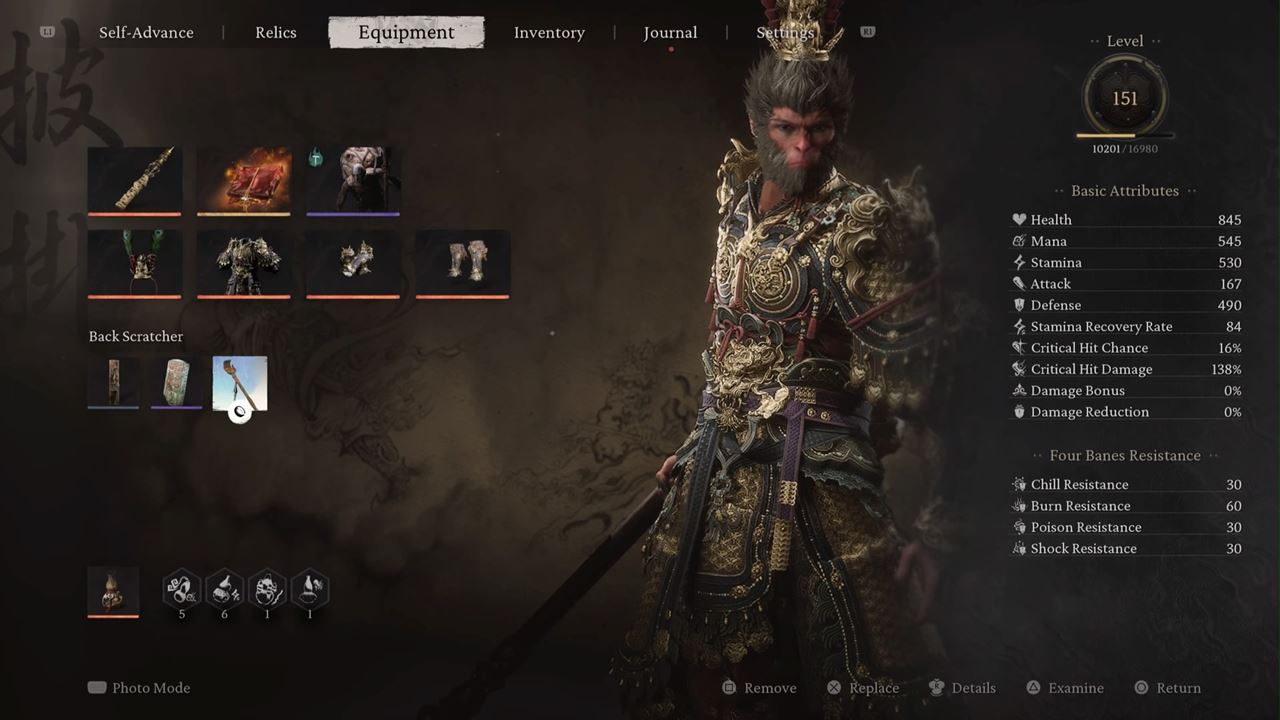Select the equipped golden staff weapon slot
The height and width of the screenshot is (720, 1280).
pos(135,180)
